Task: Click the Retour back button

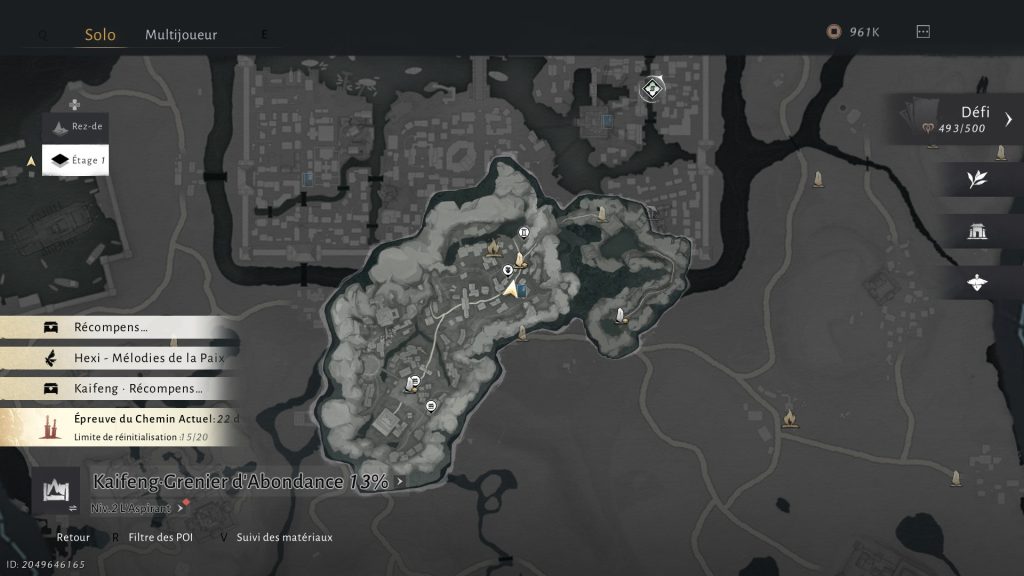Action: click(72, 538)
